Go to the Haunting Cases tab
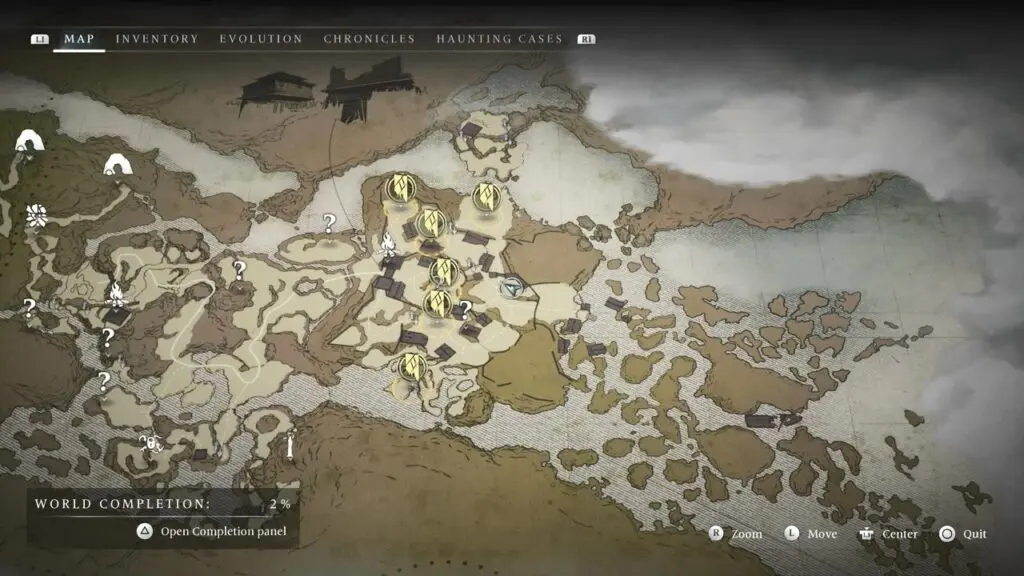This screenshot has width=1024, height=576. click(x=499, y=39)
